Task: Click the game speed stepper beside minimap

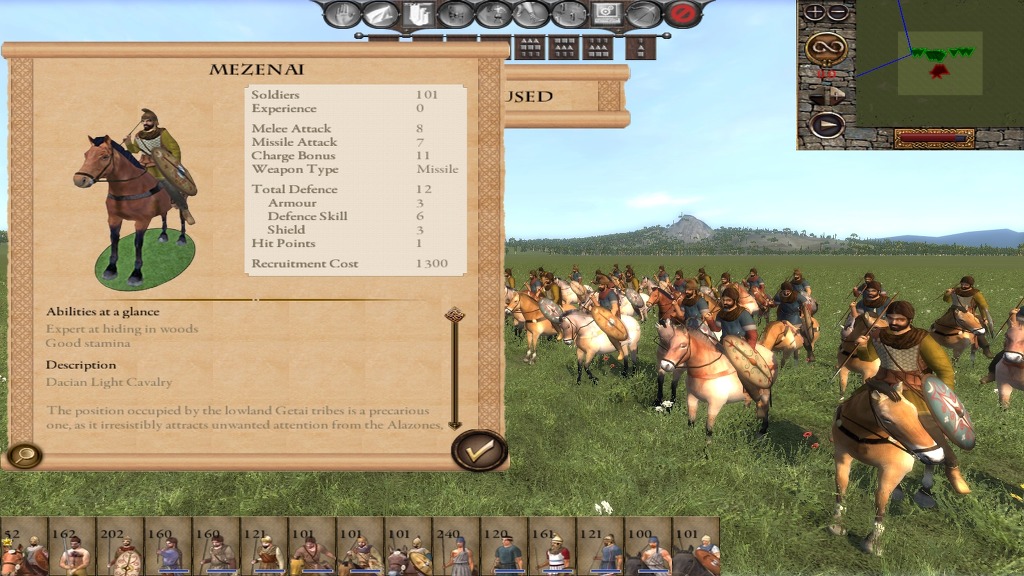Action: pos(826,95)
